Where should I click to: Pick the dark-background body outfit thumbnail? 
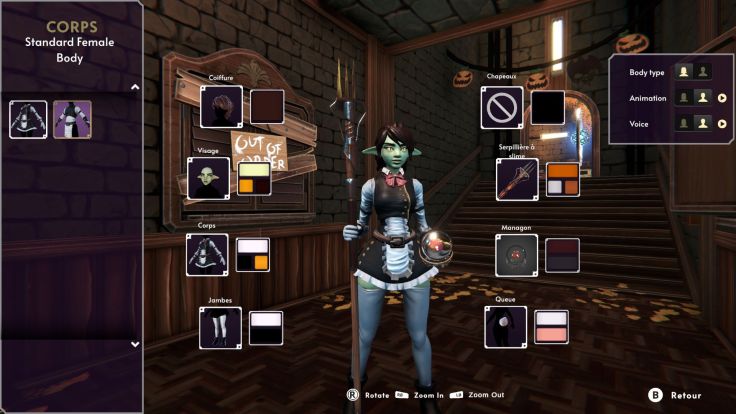(28, 119)
